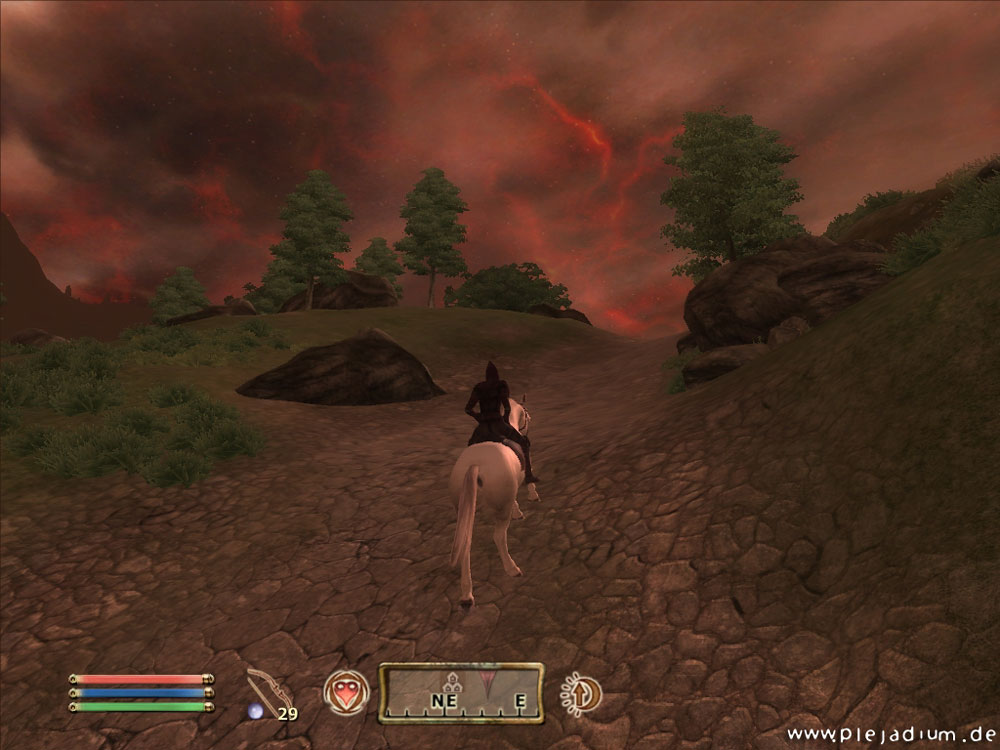Click the active effect icon with arrow
Viewport: 1000px width, 750px height.
pos(580,693)
